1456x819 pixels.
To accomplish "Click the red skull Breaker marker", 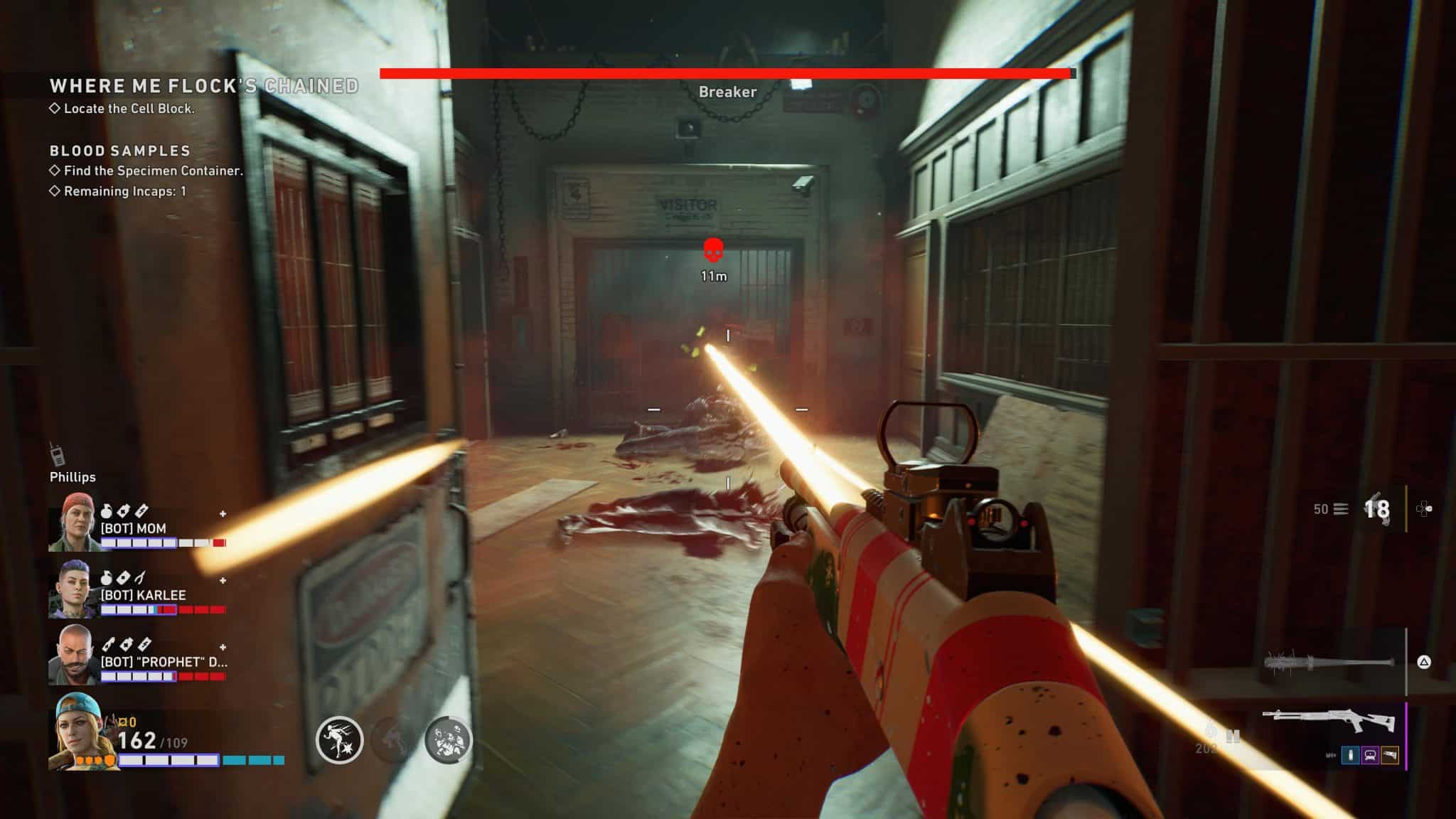I will (713, 250).
